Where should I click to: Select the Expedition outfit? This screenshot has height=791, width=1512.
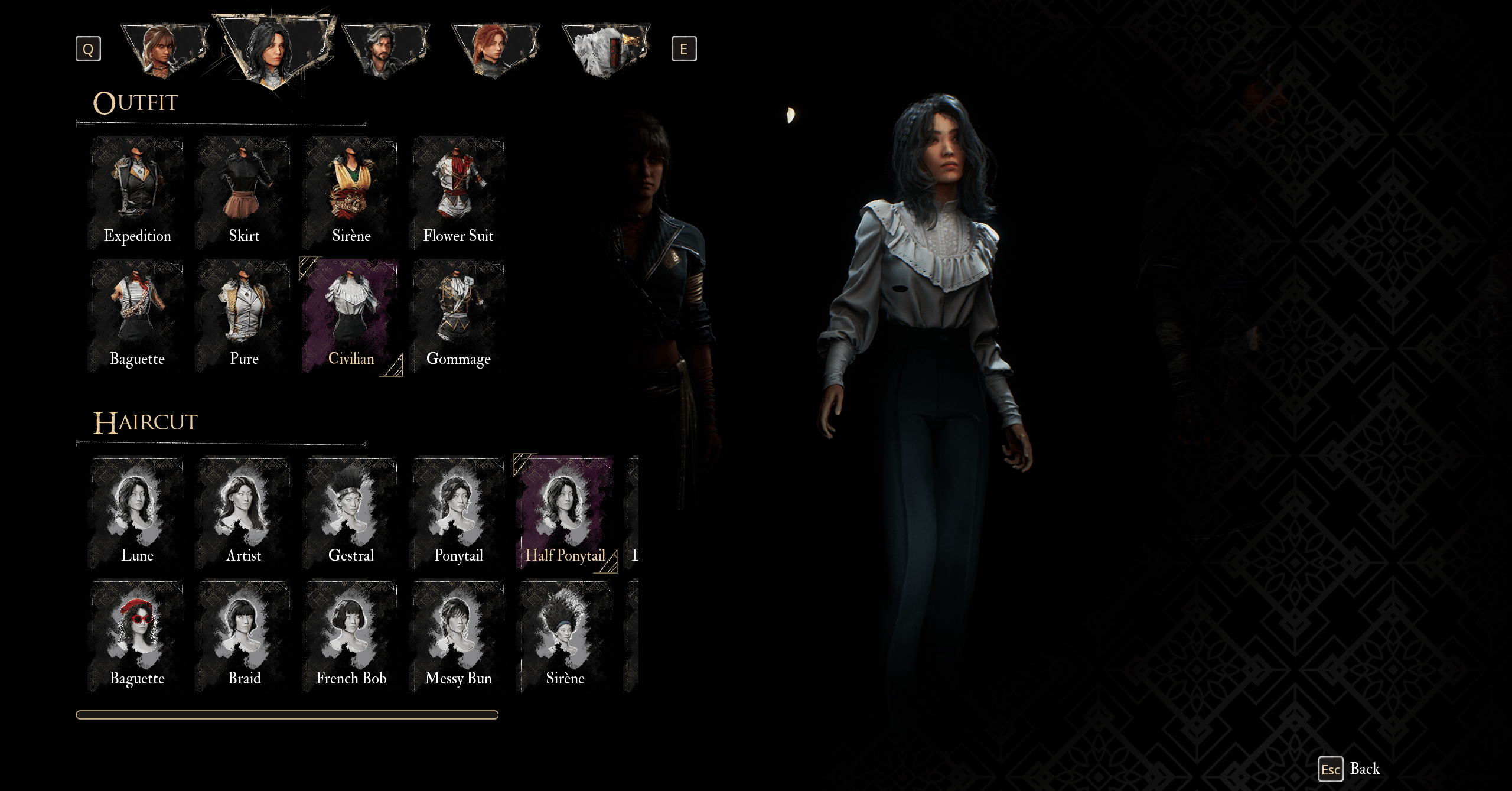point(137,194)
